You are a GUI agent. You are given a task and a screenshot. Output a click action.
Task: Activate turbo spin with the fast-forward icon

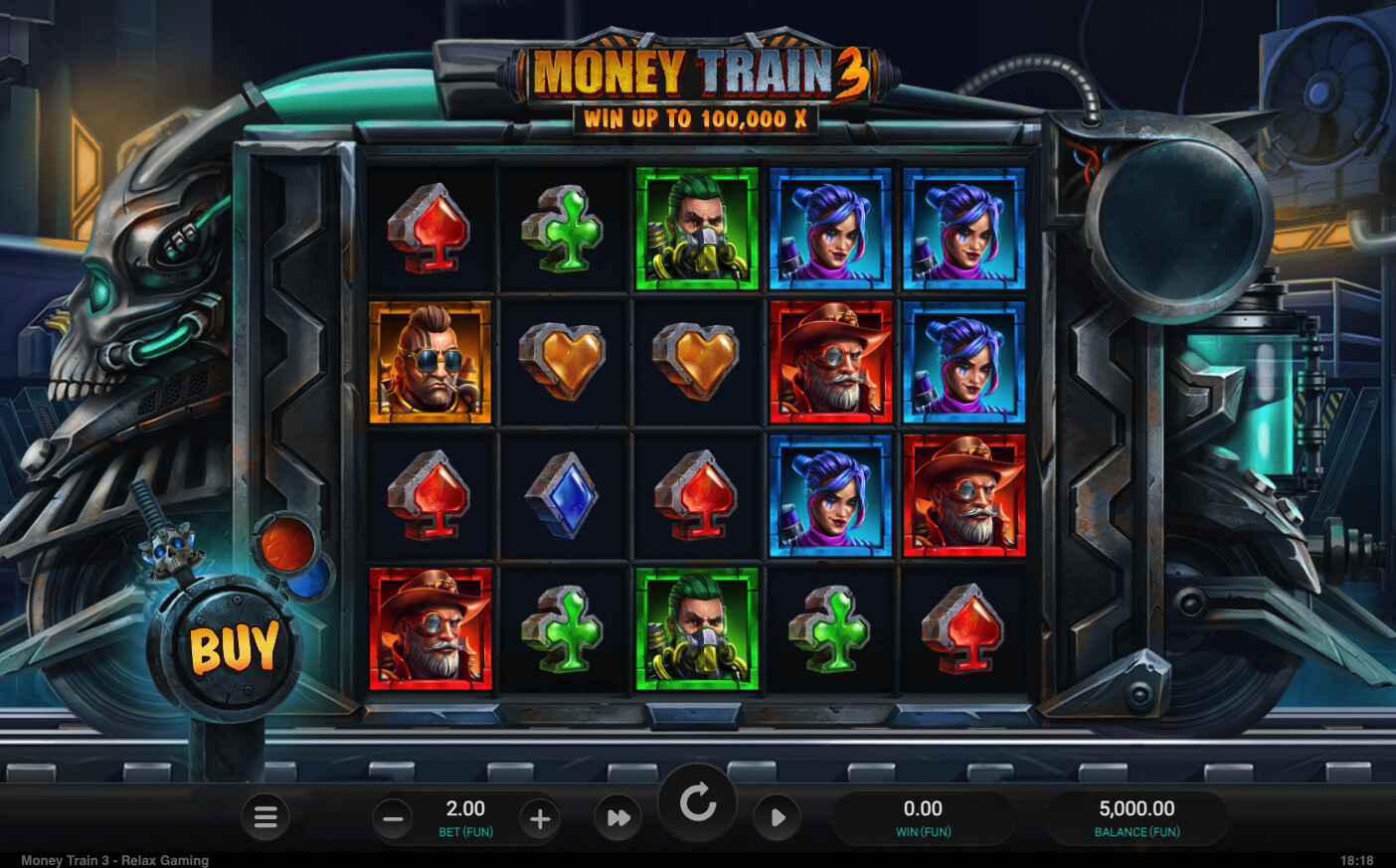[x=618, y=817]
